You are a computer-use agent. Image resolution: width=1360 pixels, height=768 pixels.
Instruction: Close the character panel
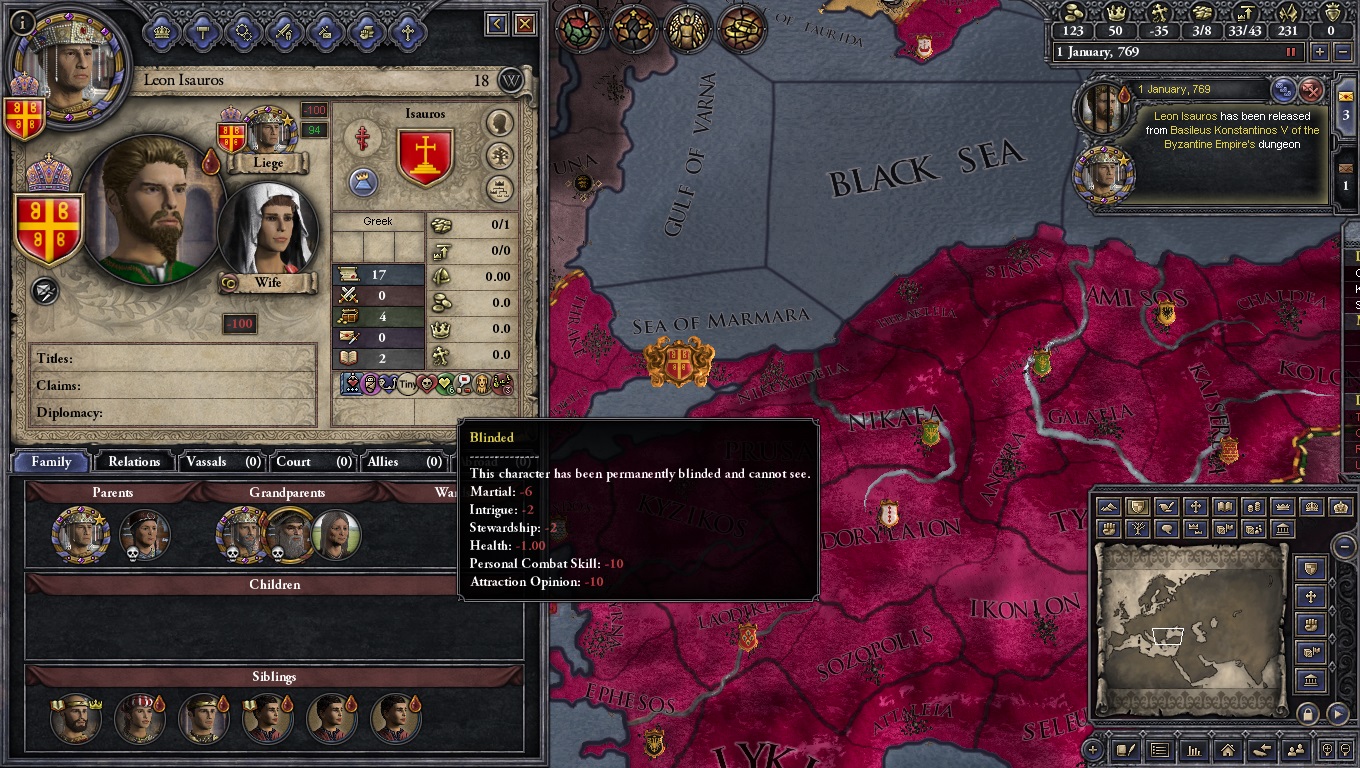tap(524, 24)
